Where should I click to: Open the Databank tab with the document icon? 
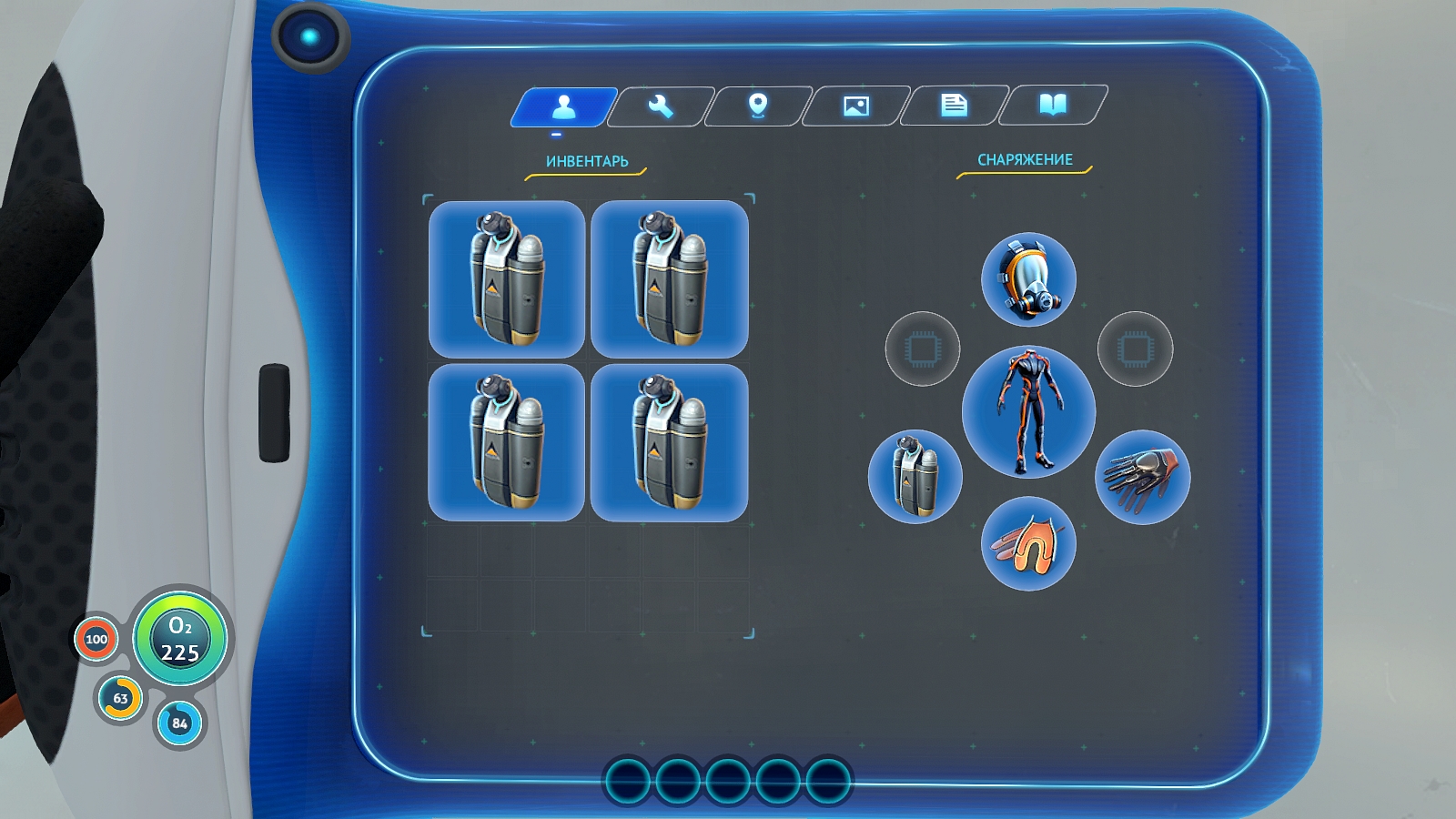point(953,106)
